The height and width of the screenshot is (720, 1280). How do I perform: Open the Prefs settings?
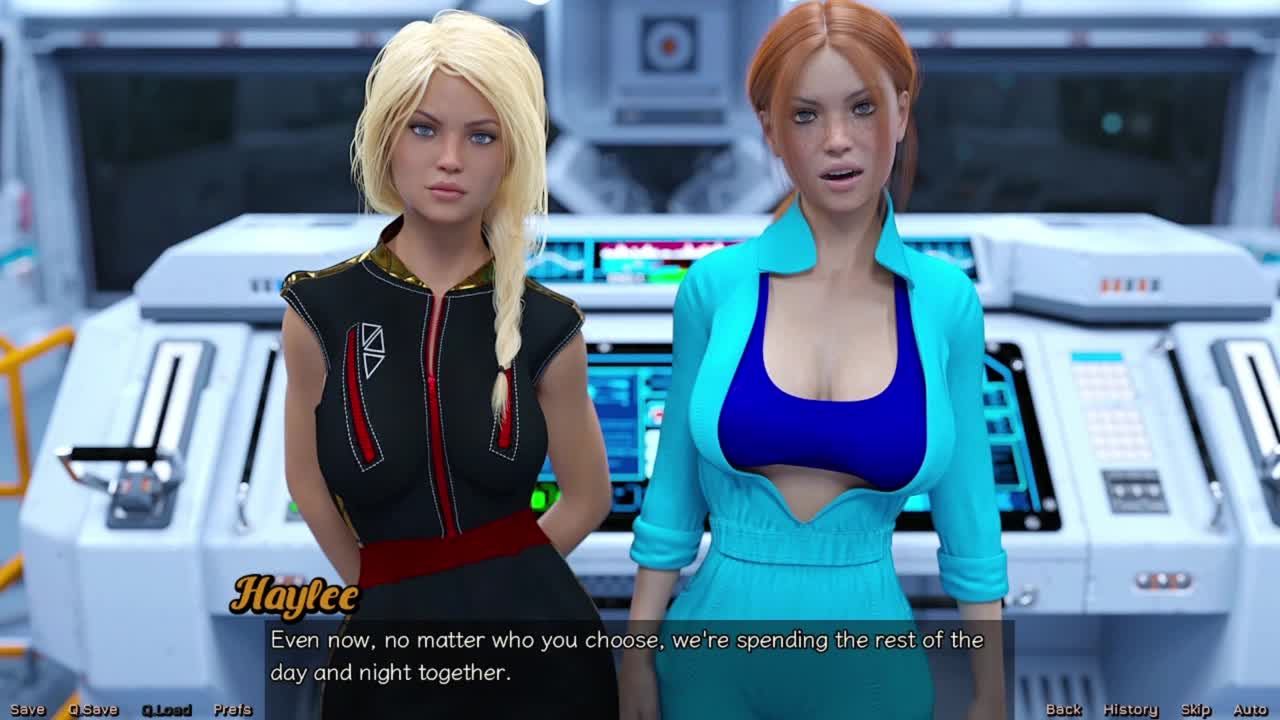coord(232,709)
